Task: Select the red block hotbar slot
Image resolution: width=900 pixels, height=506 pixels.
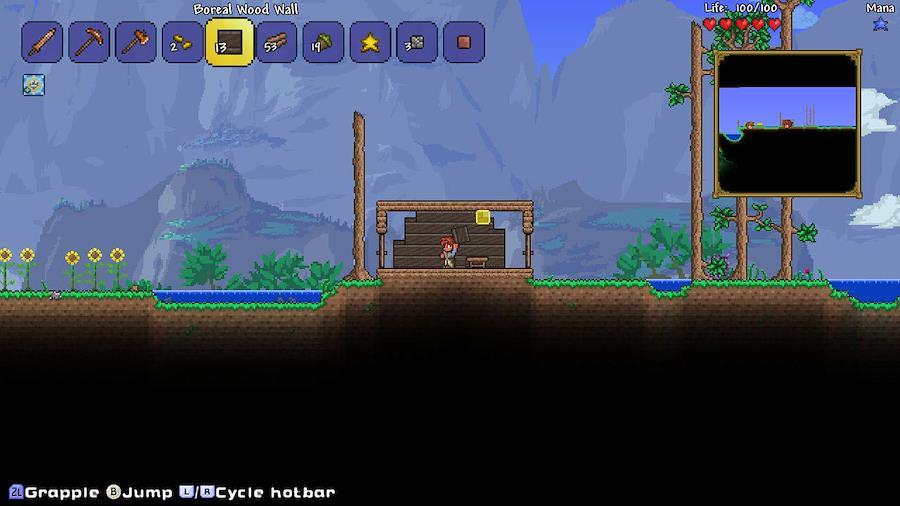Action: 463,43
